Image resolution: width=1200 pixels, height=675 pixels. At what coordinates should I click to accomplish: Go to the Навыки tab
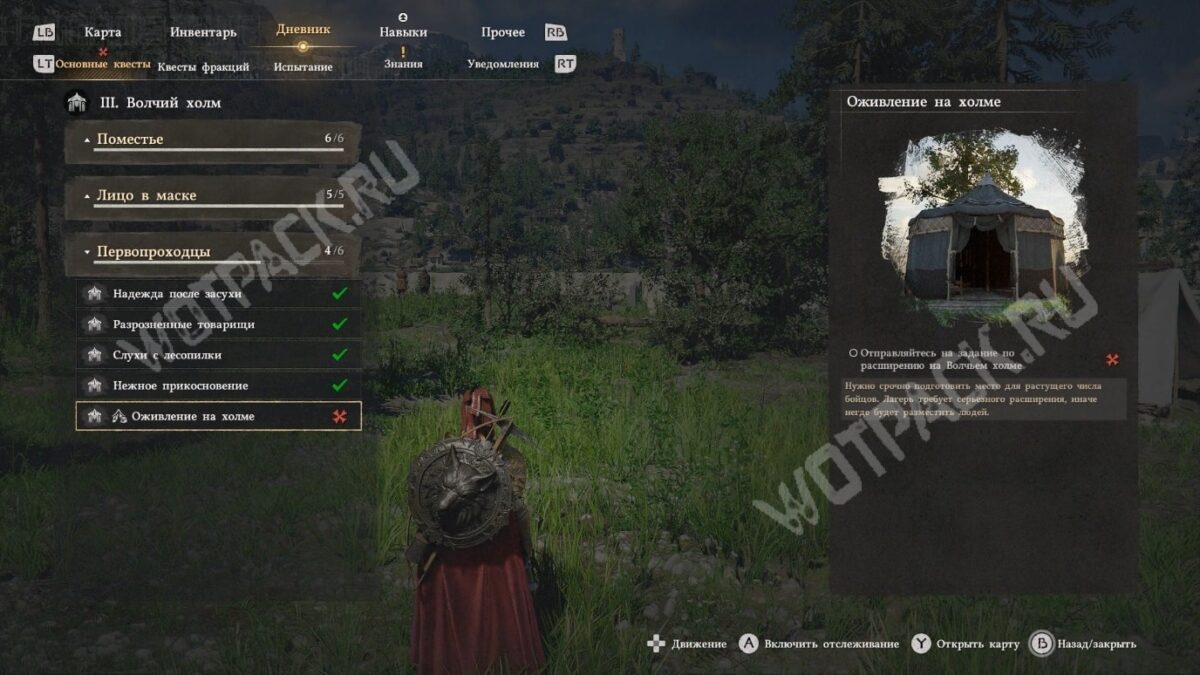pos(403,32)
